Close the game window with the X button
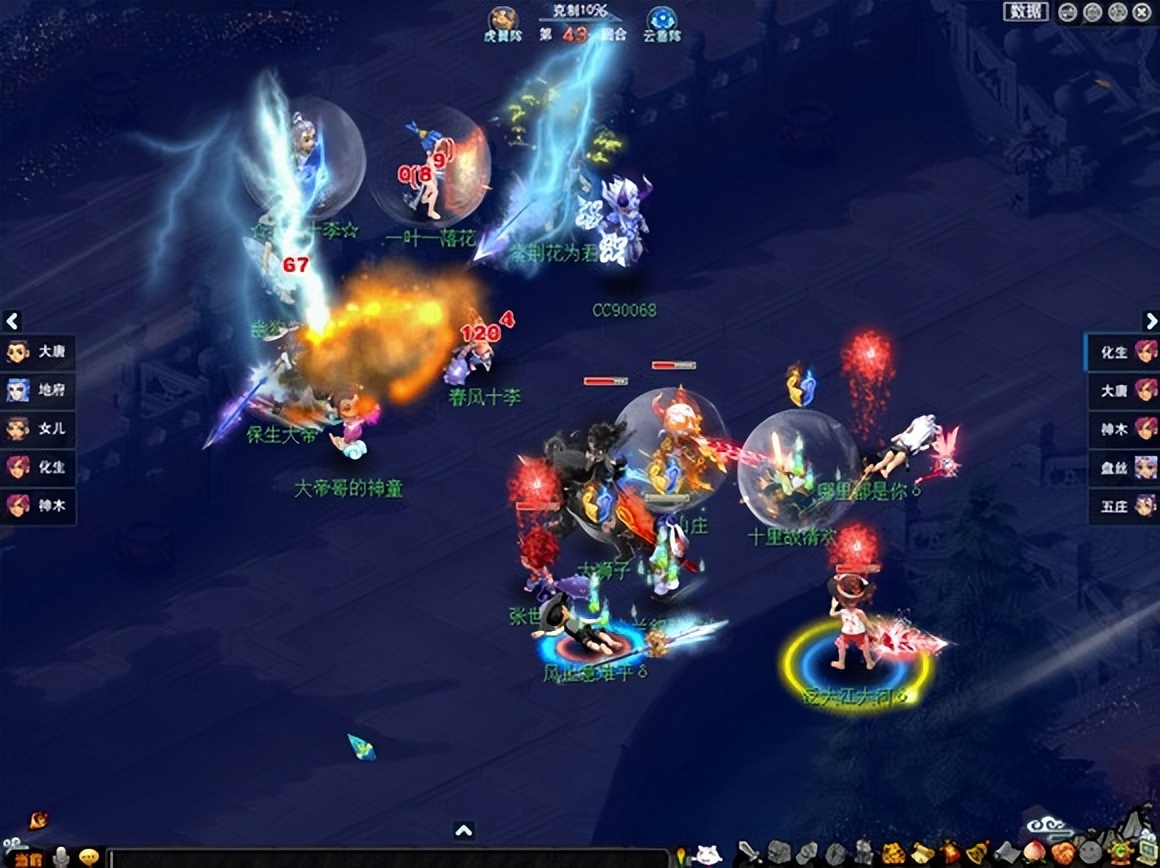The height and width of the screenshot is (868, 1160). (1141, 12)
